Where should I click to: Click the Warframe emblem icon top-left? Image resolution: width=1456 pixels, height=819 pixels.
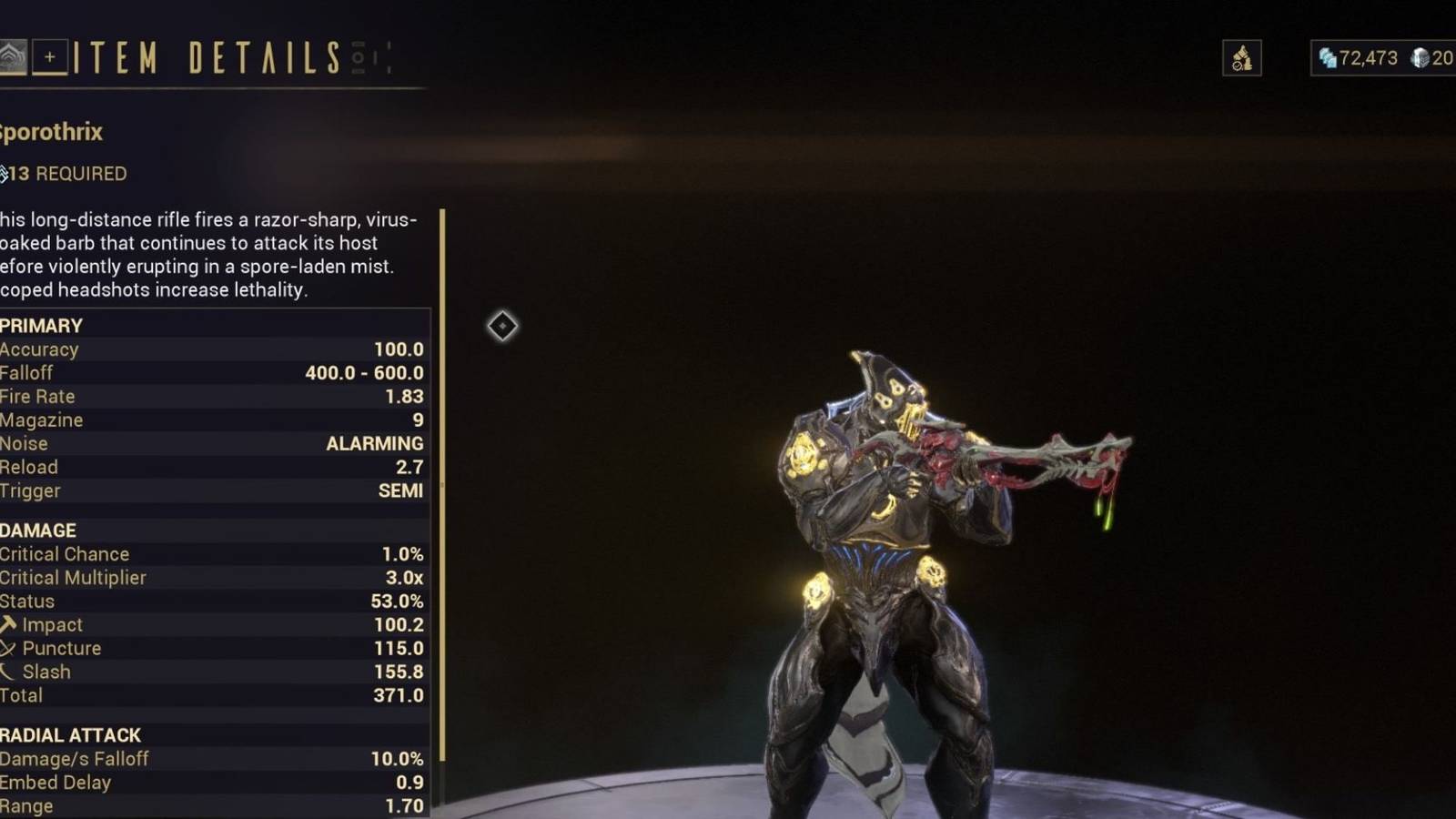(x=9, y=55)
